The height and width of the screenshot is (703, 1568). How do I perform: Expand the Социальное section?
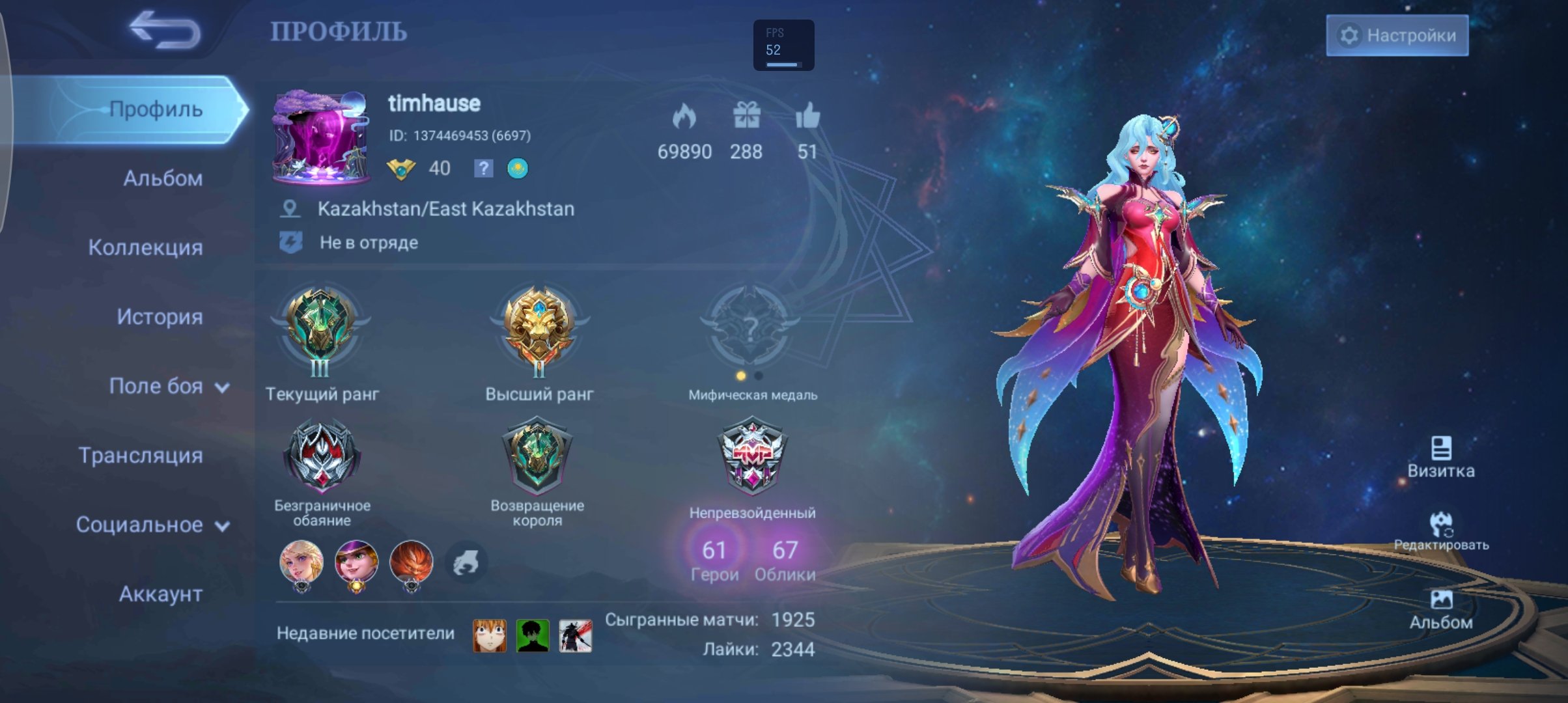pos(152,525)
